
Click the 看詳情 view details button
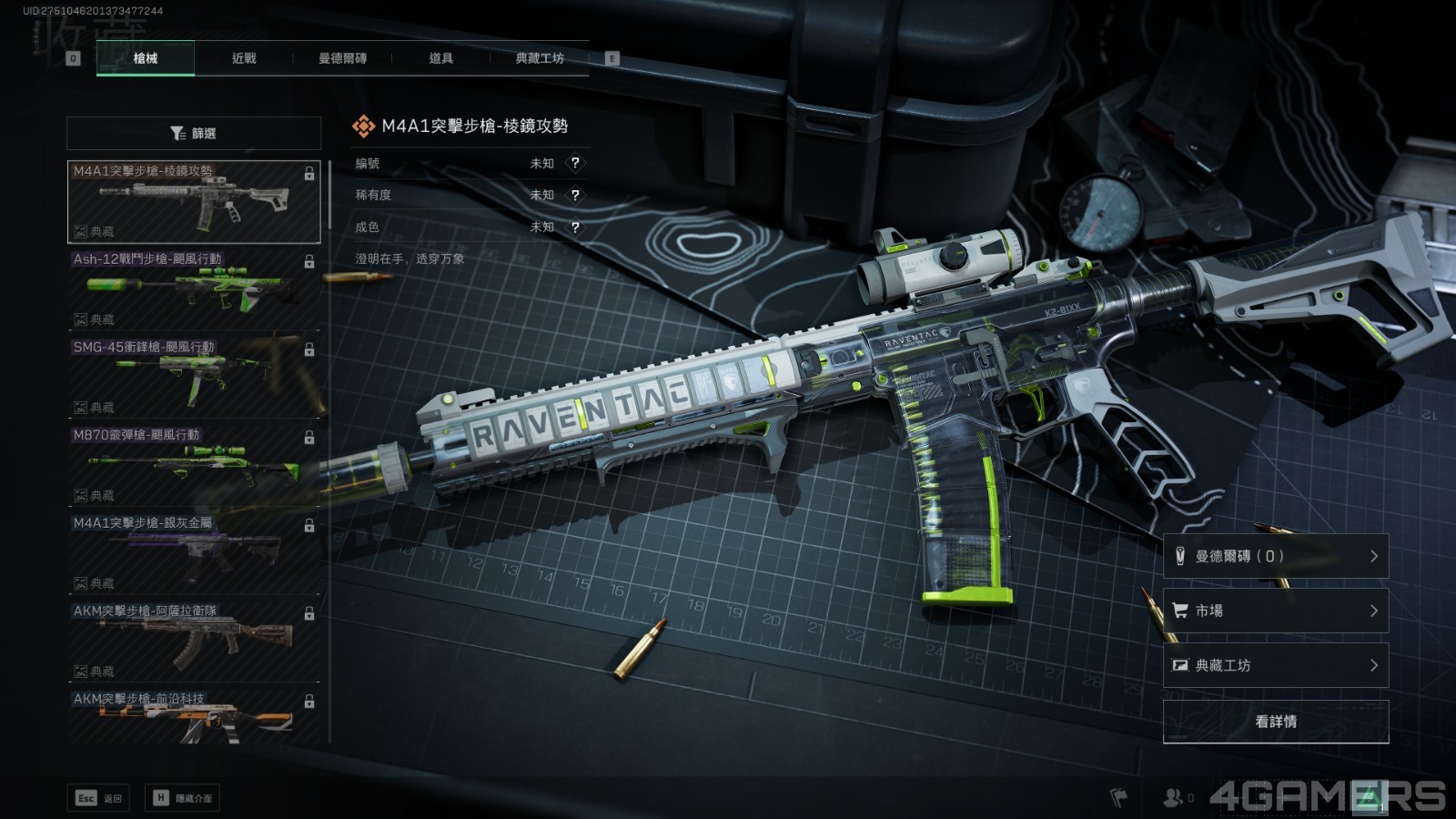click(x=1276, y=722)
